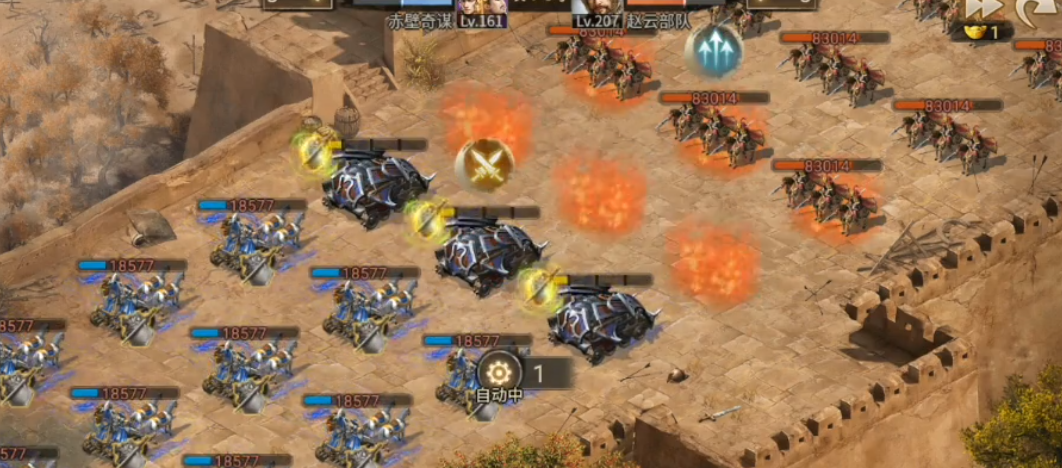
Task: Trigger the blue triple-arrow buff skill
Action: click(x=713, y=50)
